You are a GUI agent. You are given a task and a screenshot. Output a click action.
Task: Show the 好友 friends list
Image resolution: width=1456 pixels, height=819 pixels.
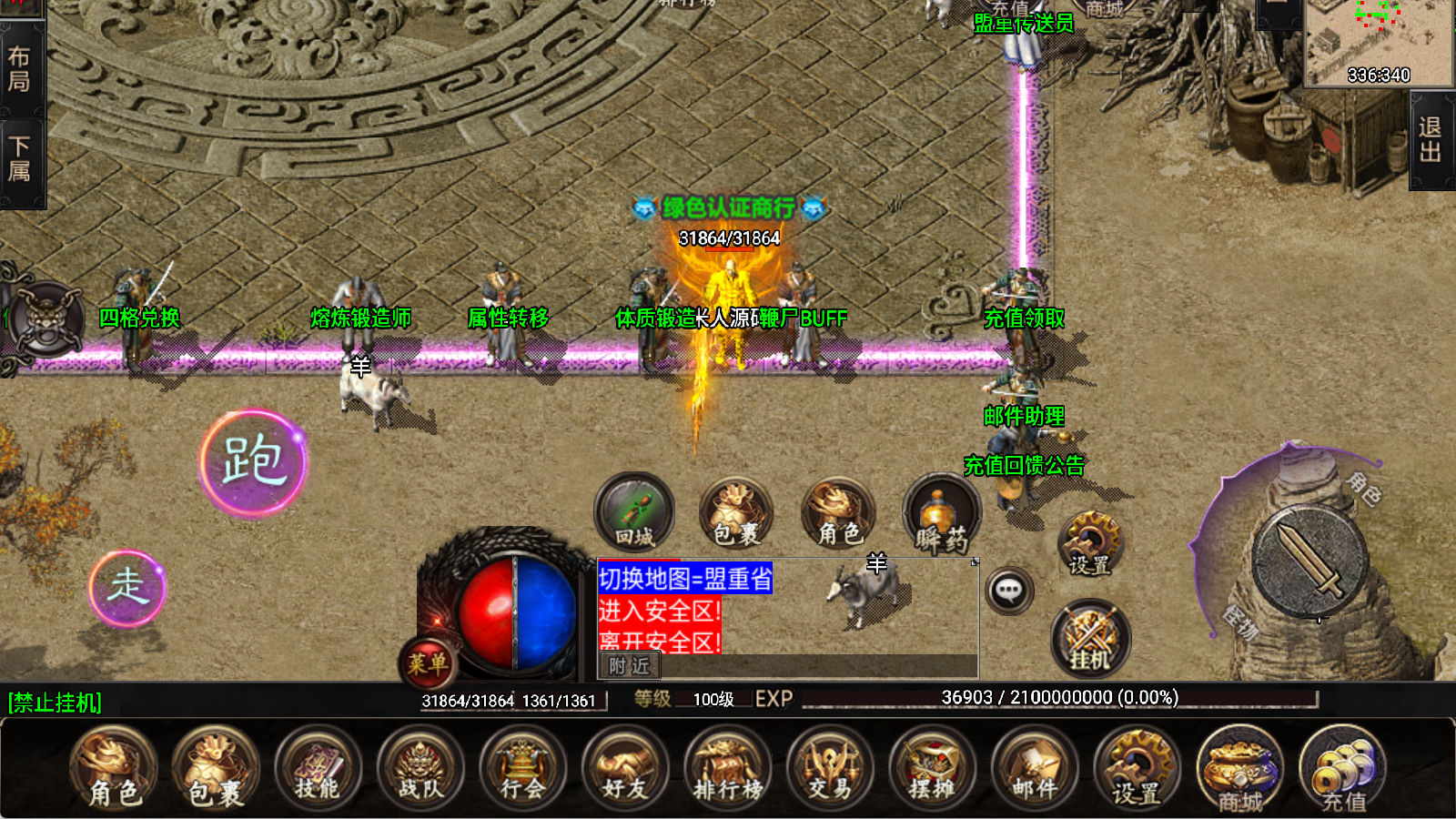click(x=625, y=769)
